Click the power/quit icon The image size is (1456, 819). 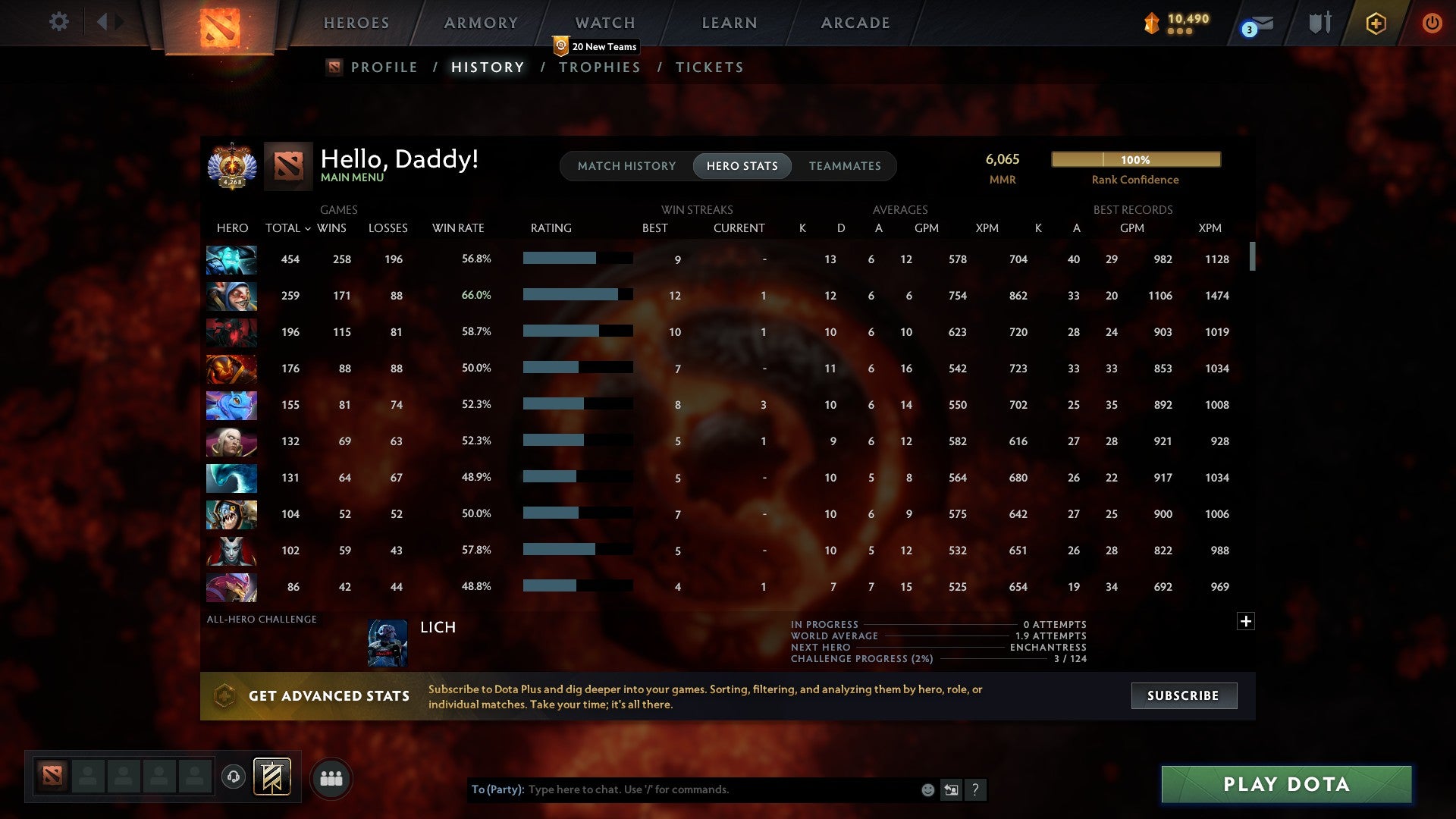click(1432, 23)
